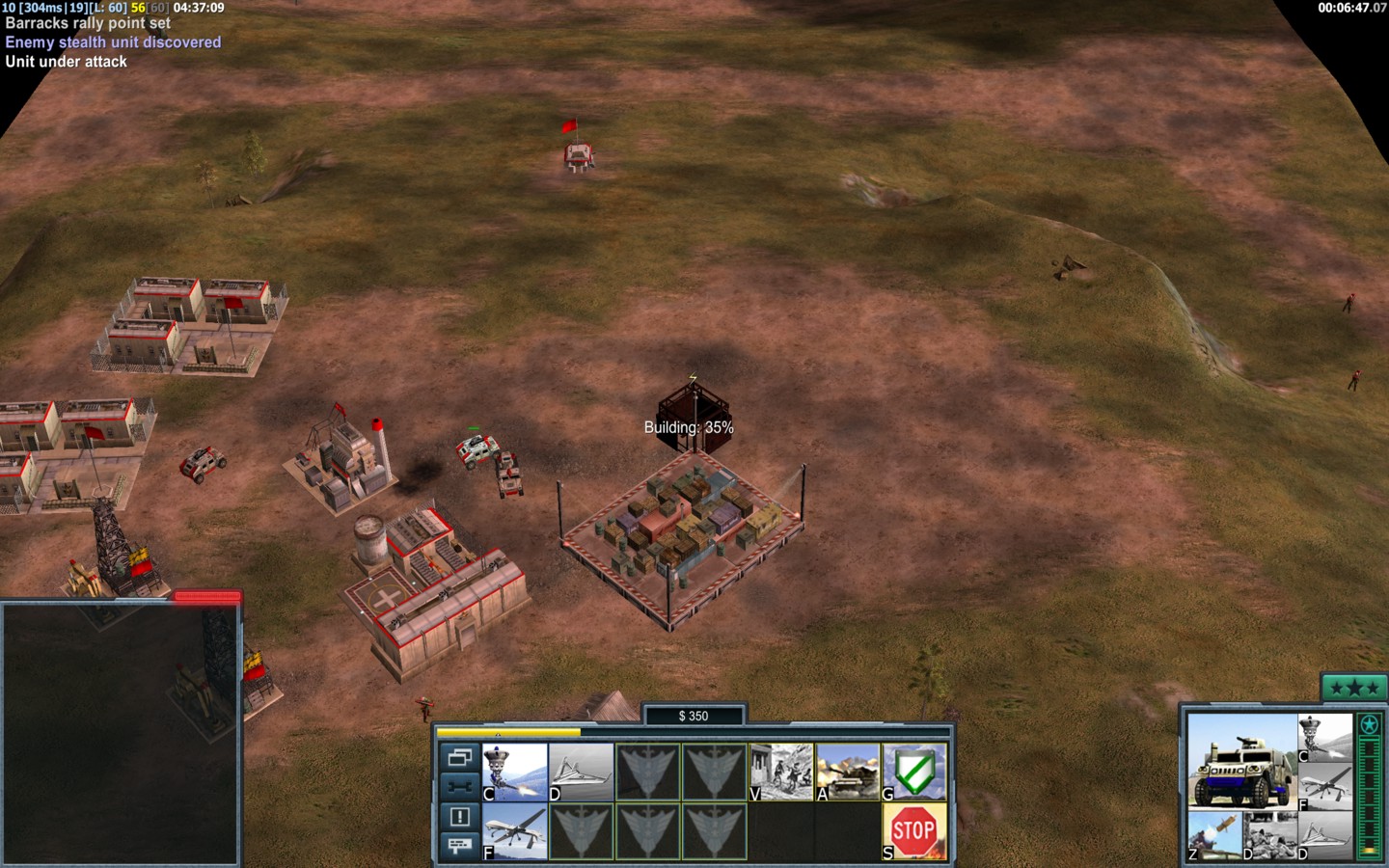Build the Battle Drone in the command bar
This screenshot has width=1389, height=868.
(514, 772)
